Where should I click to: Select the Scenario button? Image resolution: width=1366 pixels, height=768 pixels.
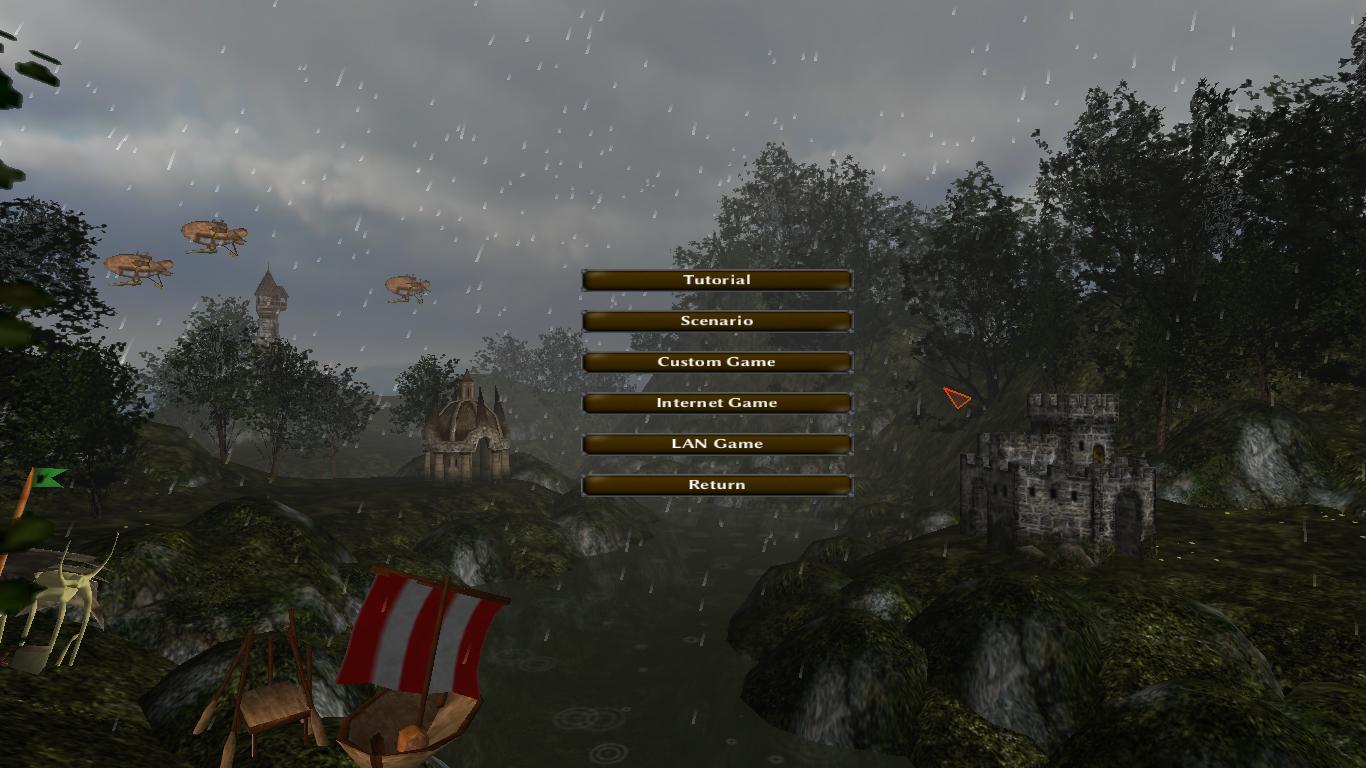(716, 321)
